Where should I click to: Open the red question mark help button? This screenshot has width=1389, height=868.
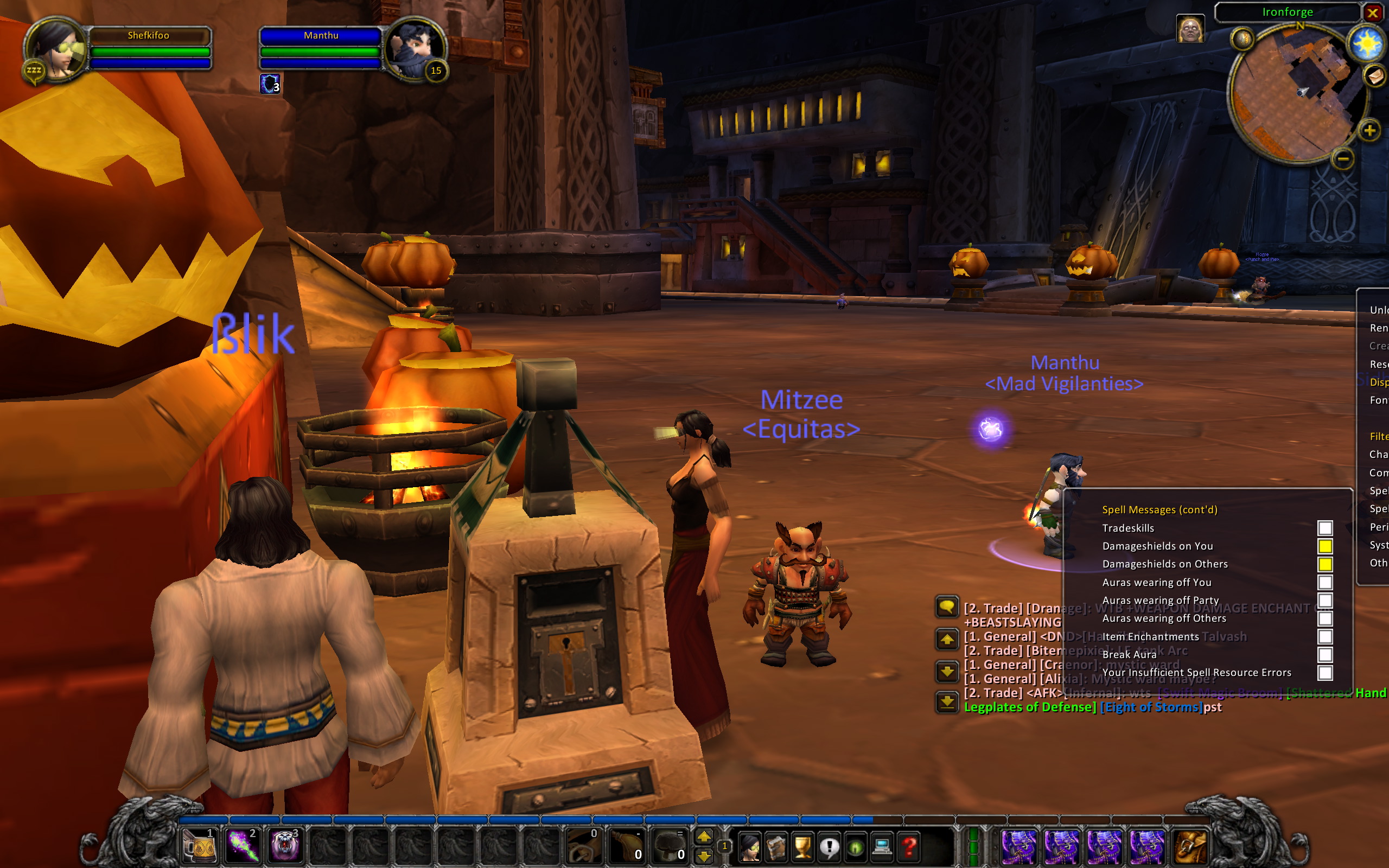coord(909,847)
